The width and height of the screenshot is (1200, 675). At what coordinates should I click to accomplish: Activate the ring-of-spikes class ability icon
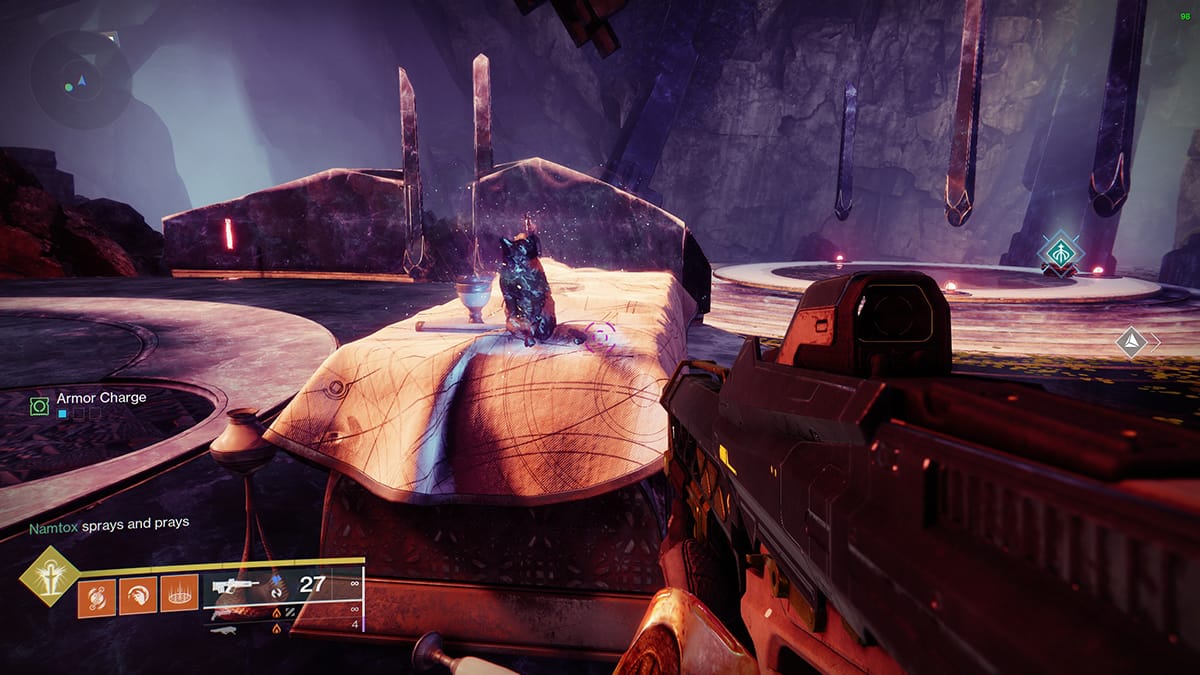coord(180,597)
